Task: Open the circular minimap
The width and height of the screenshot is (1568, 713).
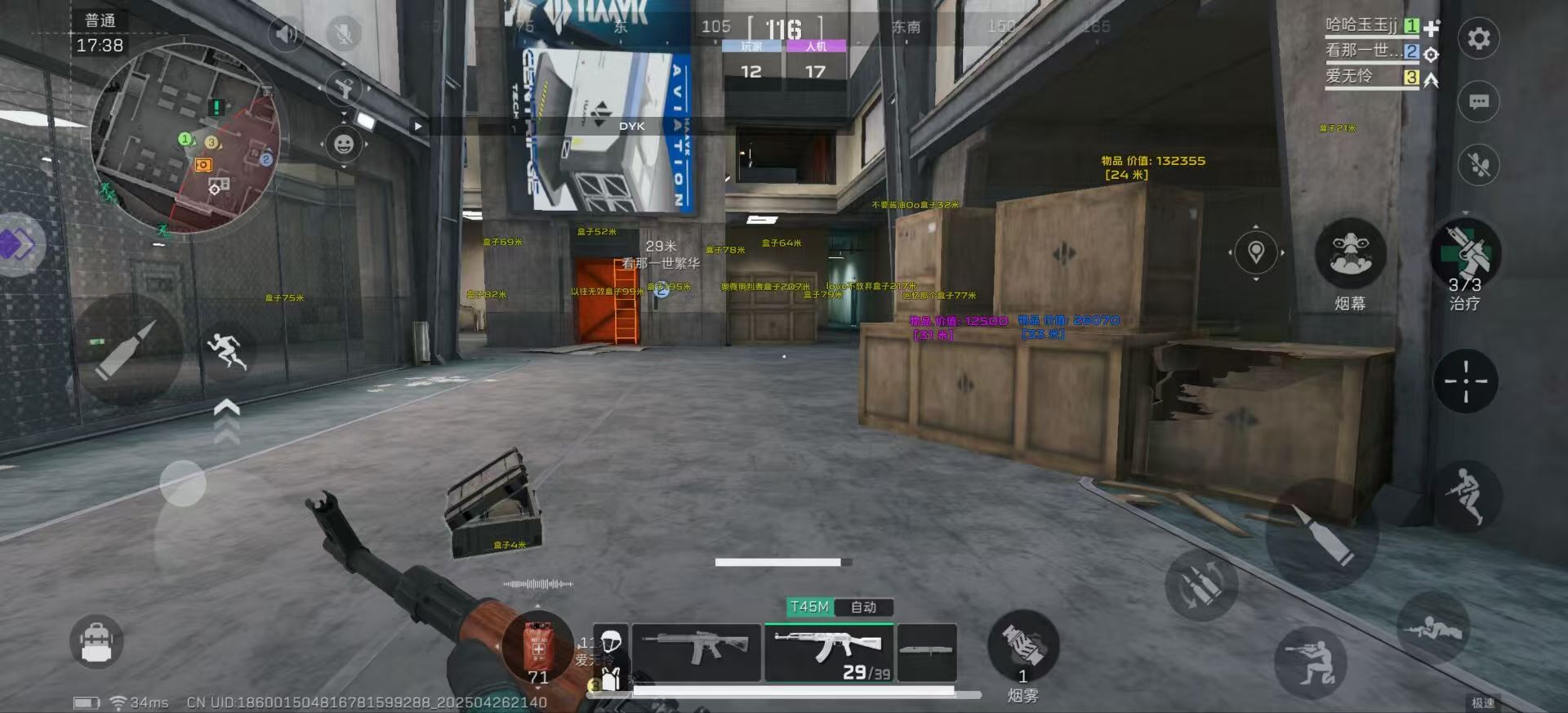Action: point(186,139)
